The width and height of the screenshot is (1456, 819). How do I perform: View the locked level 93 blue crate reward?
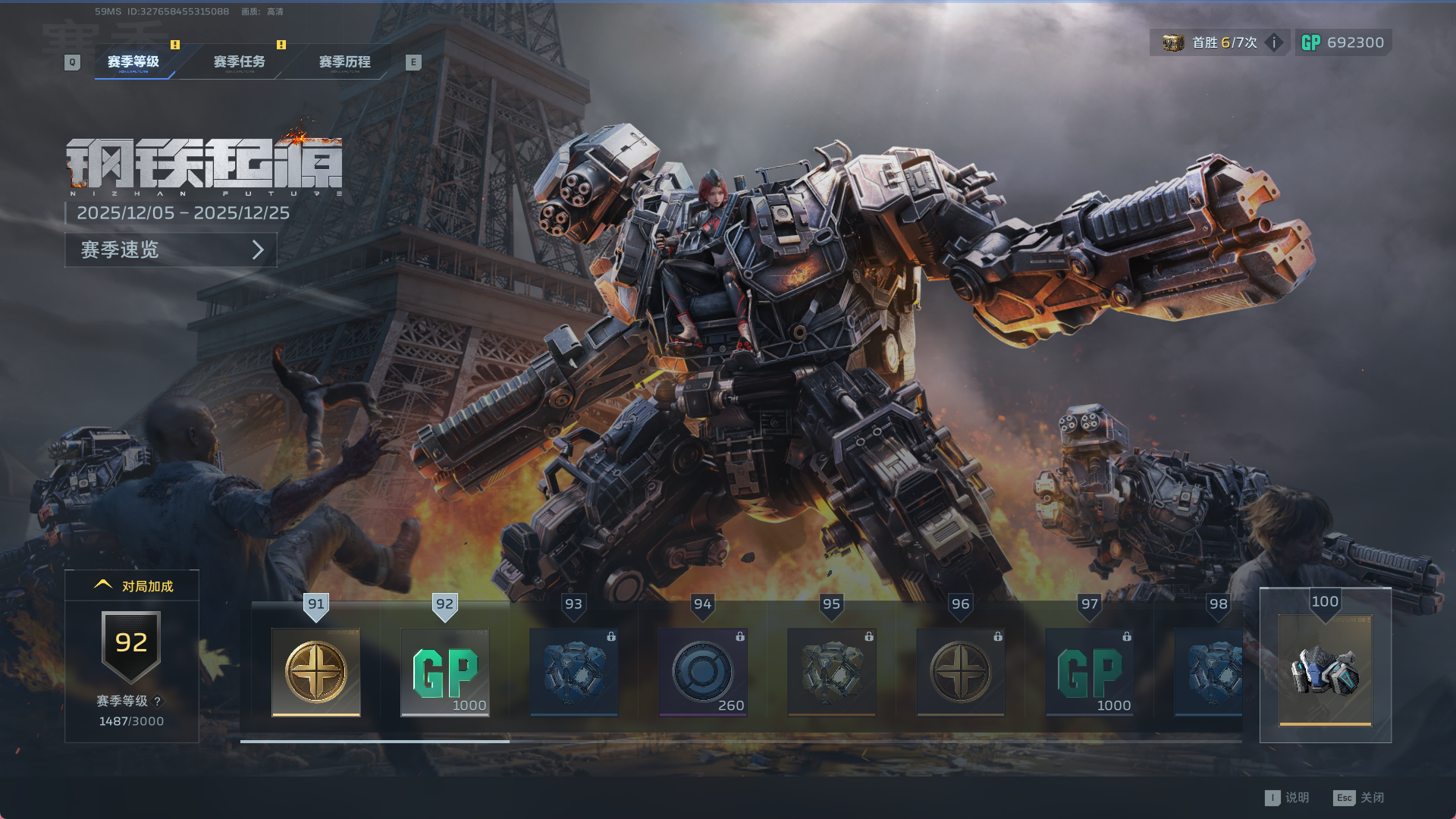(x=574, y=672)
